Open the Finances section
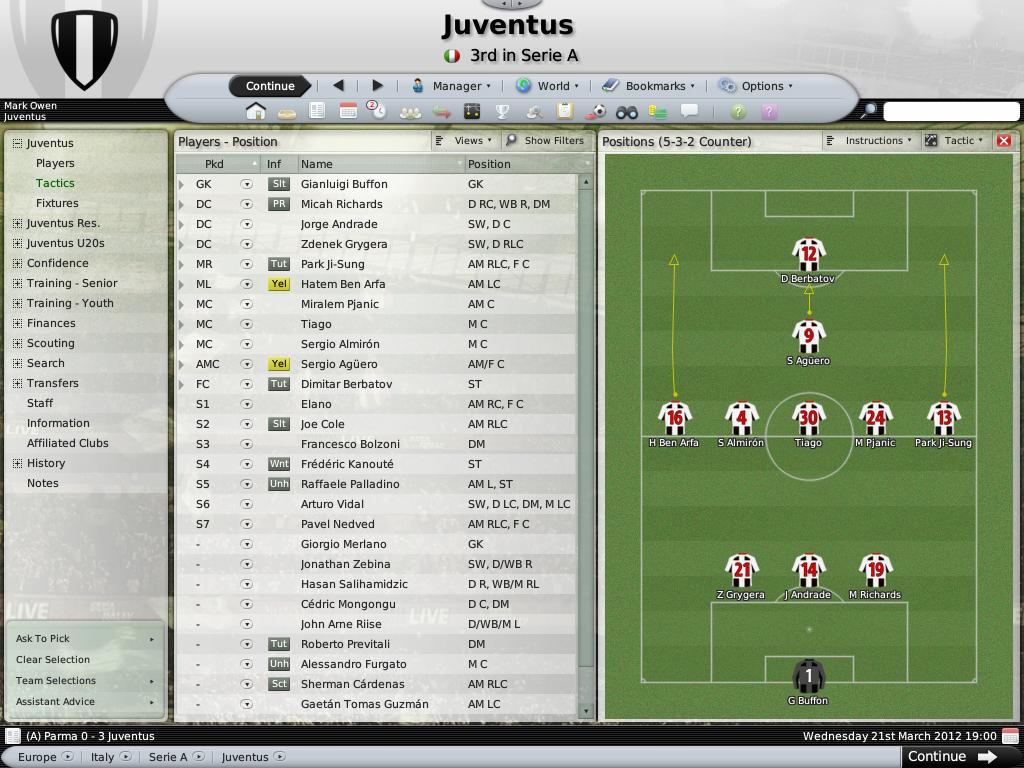This screenshot has height=768, width=1024. point(51,323)
